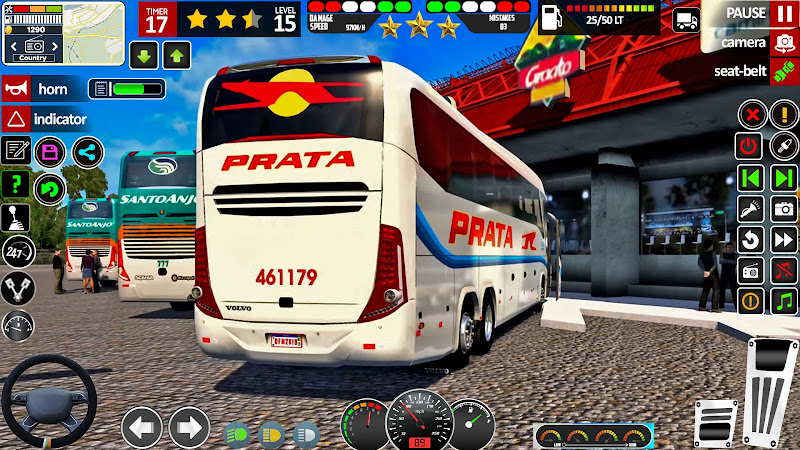Select the gear shift lever icon
The image size is (800, 450).
17,218
